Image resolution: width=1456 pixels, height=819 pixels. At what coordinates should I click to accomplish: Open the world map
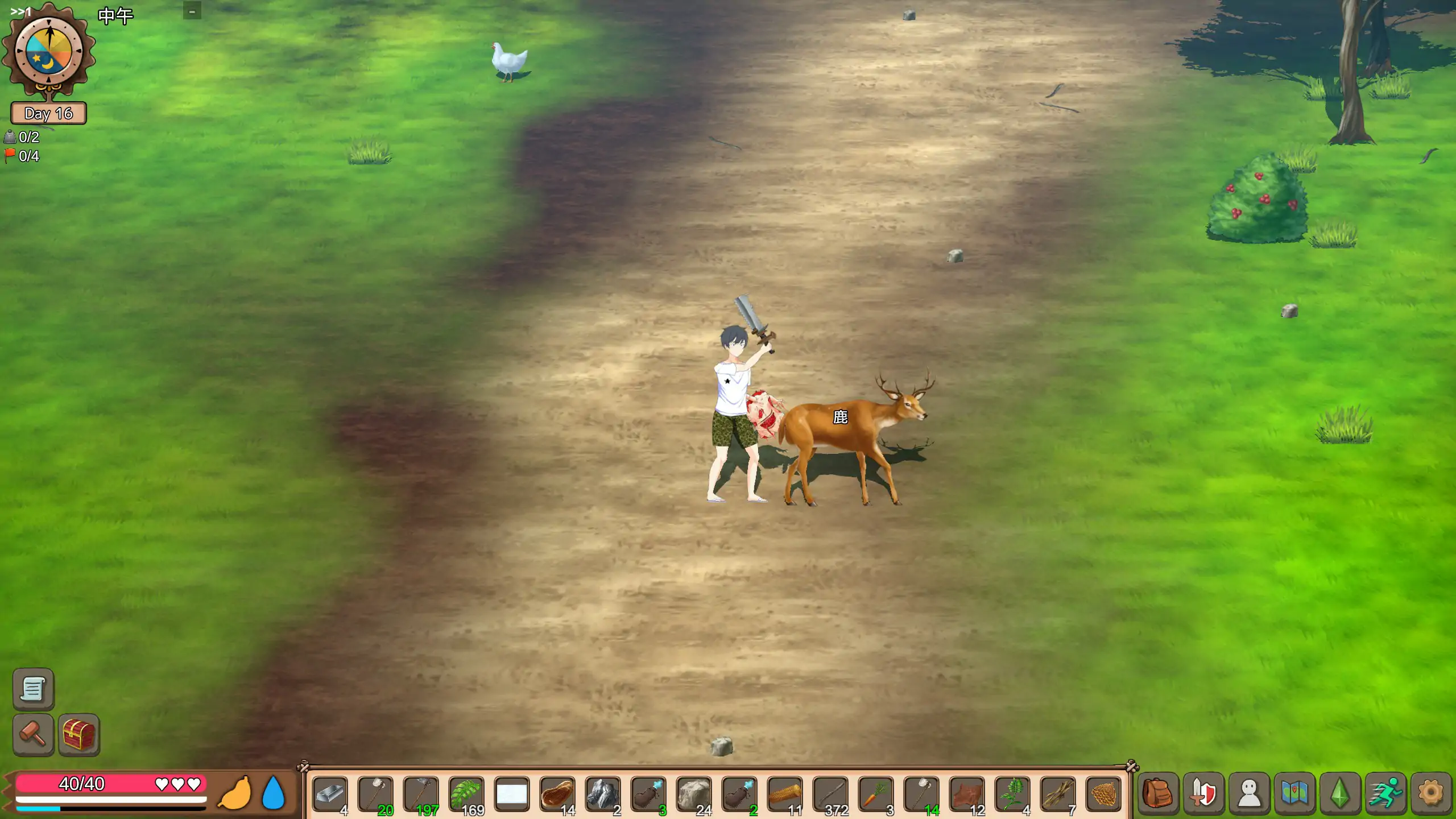(x=1294, y=793)
